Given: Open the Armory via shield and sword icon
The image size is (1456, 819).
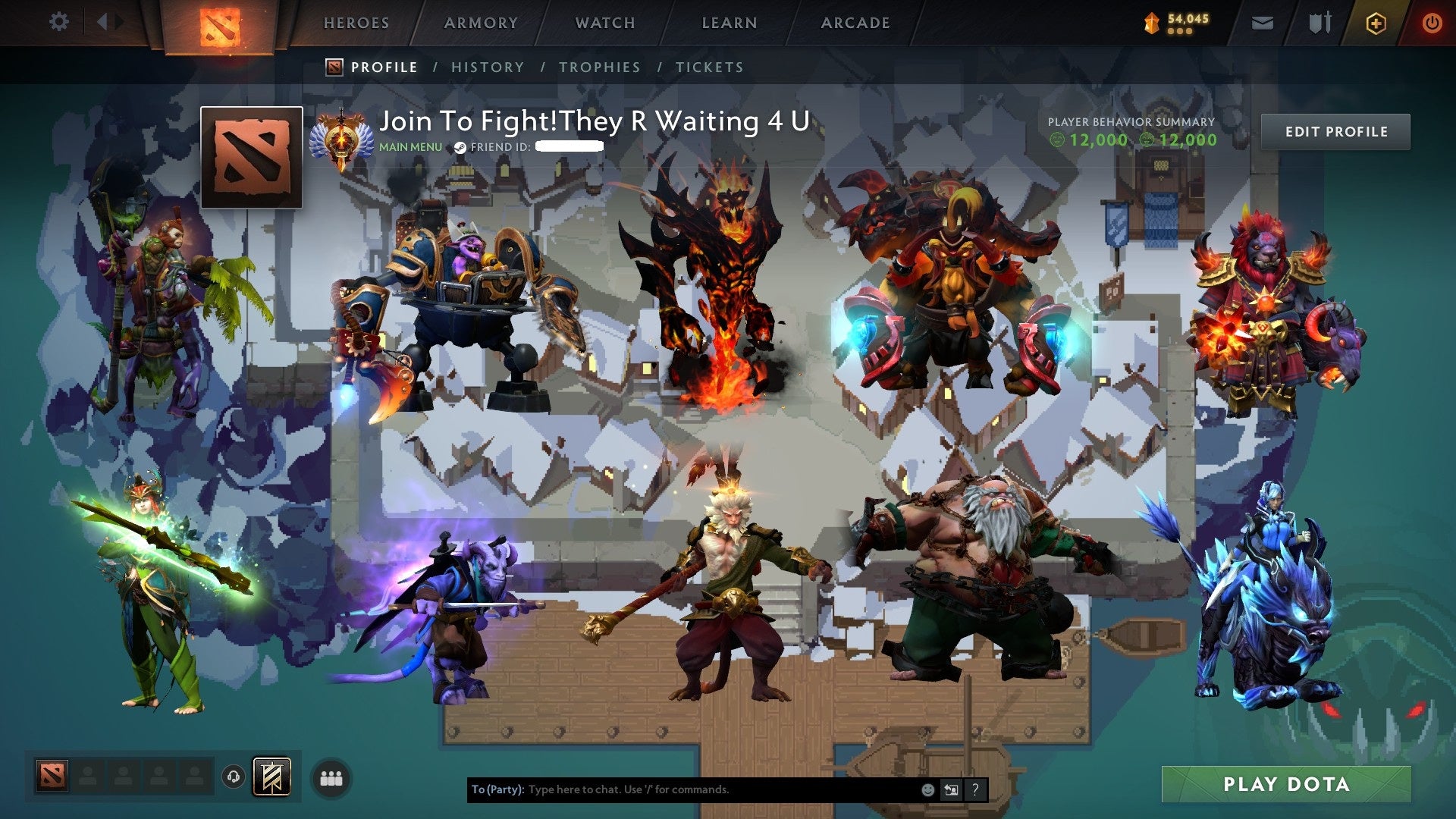Looking at the screenshot, I should tap(1318, 23).
